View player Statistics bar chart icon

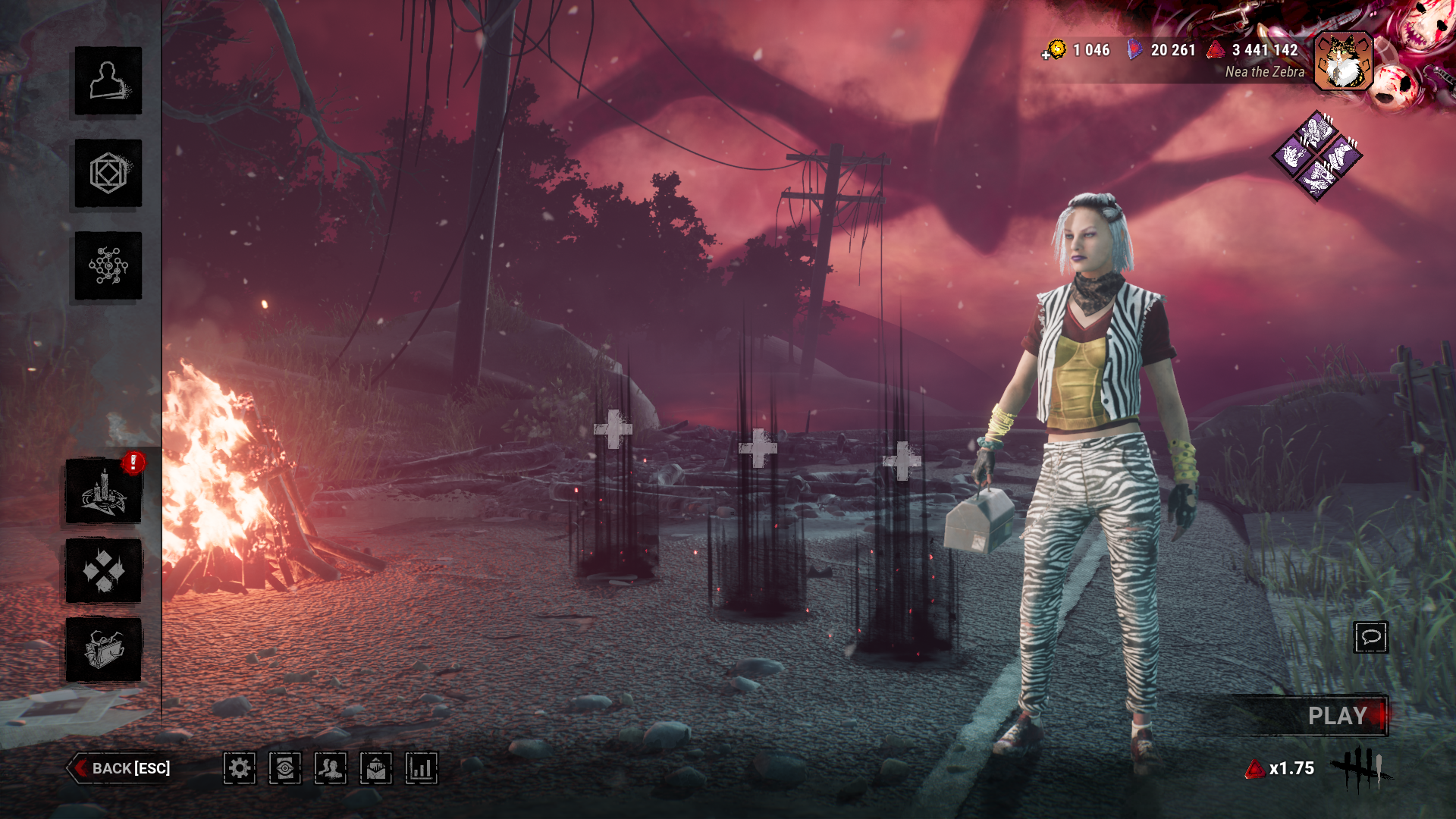420,769
